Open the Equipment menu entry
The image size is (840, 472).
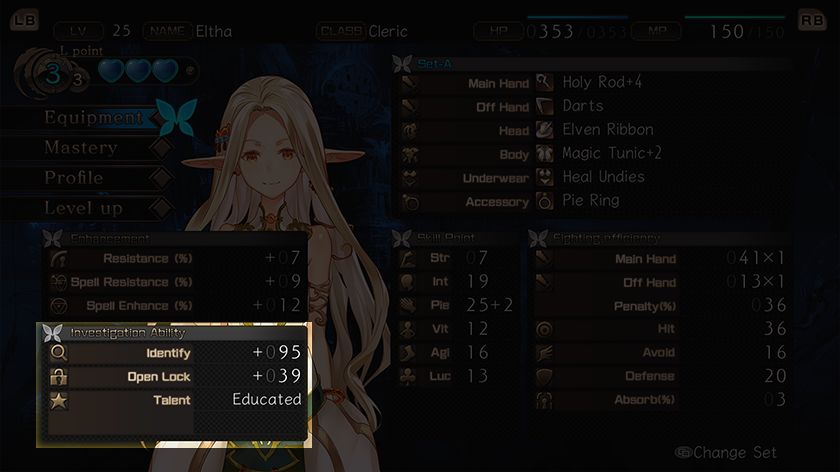(93, 118)
